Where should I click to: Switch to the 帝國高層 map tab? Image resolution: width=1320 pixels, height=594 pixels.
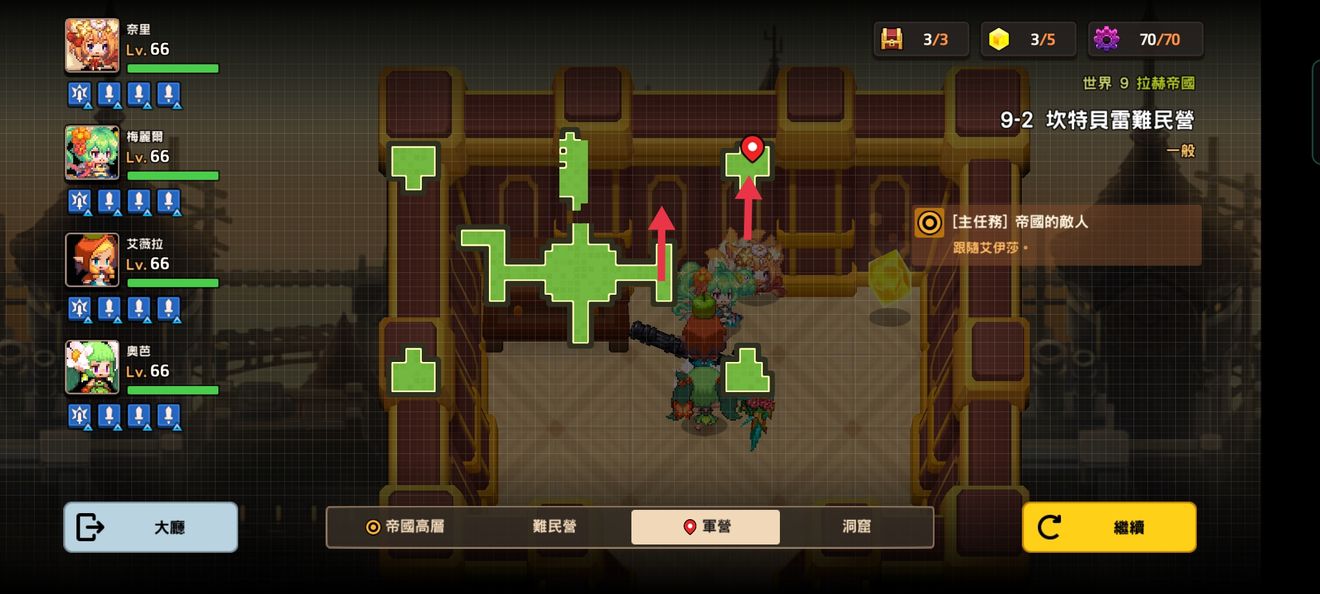click(x=405, y=526)
